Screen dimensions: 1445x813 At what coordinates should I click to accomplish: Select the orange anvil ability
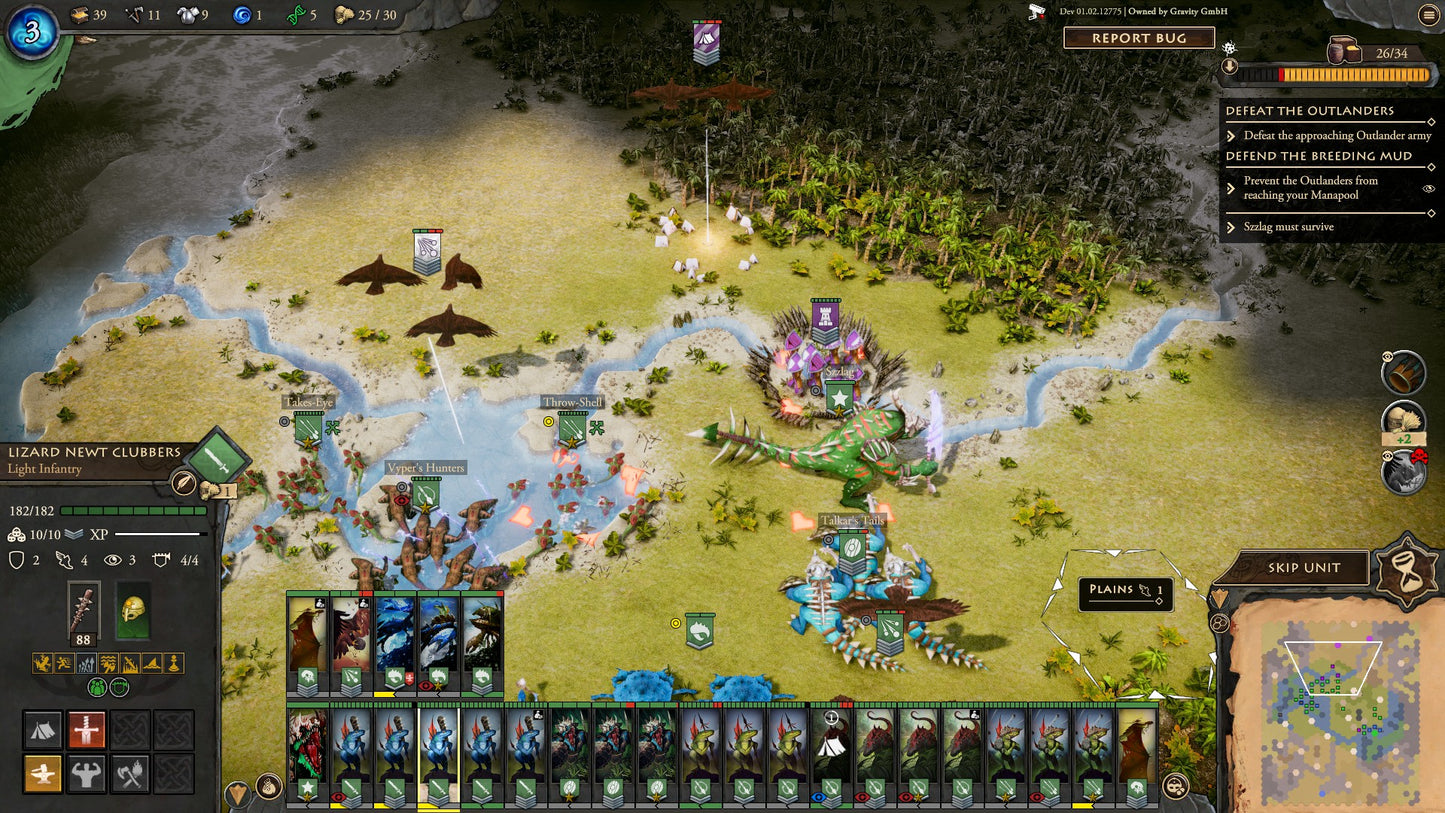(43, 773)
